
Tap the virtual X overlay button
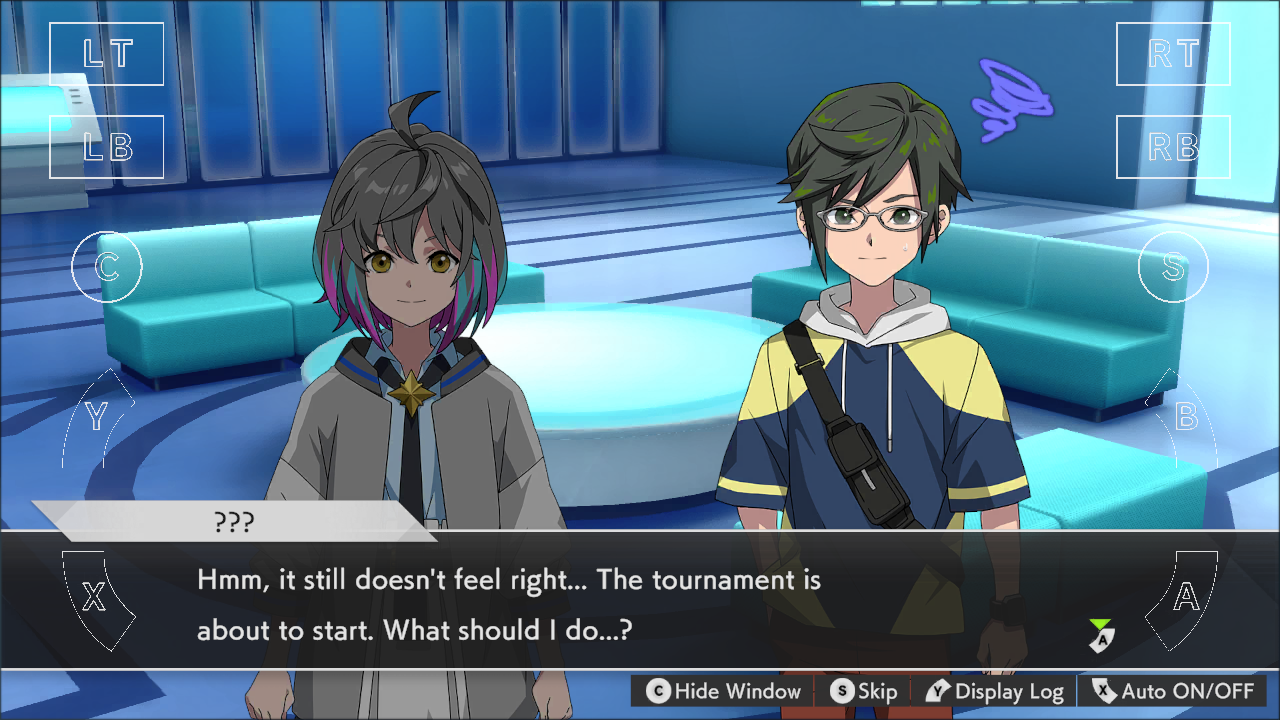(95, 598)
